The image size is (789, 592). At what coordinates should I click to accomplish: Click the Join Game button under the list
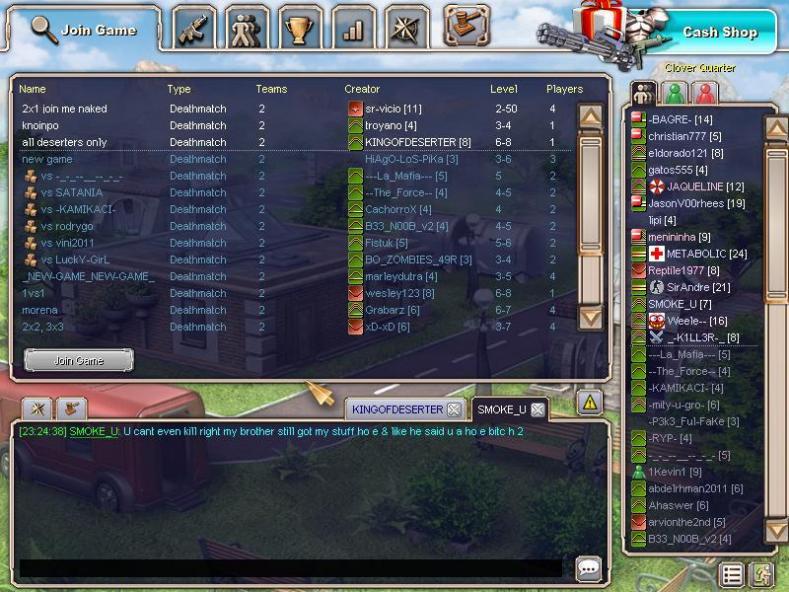pyautogui.click(x=78, y=360)
